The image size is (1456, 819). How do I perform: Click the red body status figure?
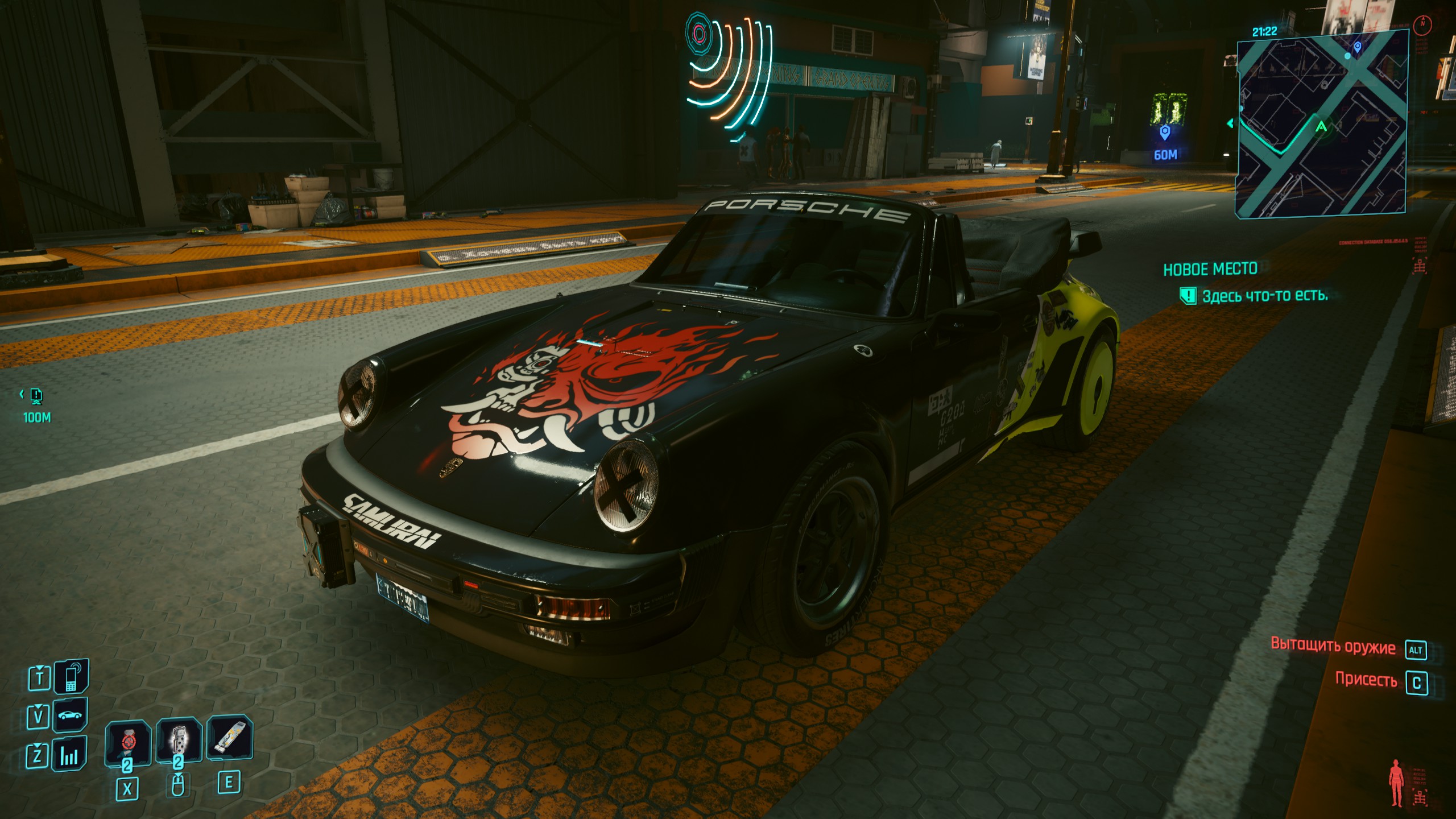pyautogui.click(x=1396, y=783)
